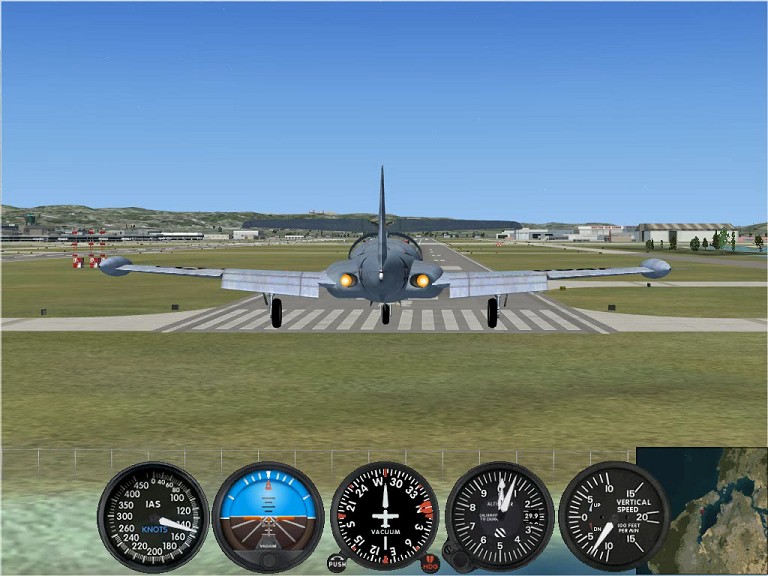Select the attitude indicator instrument
Image resolution: width=768 pixels, height=576 pixels.
268,514
